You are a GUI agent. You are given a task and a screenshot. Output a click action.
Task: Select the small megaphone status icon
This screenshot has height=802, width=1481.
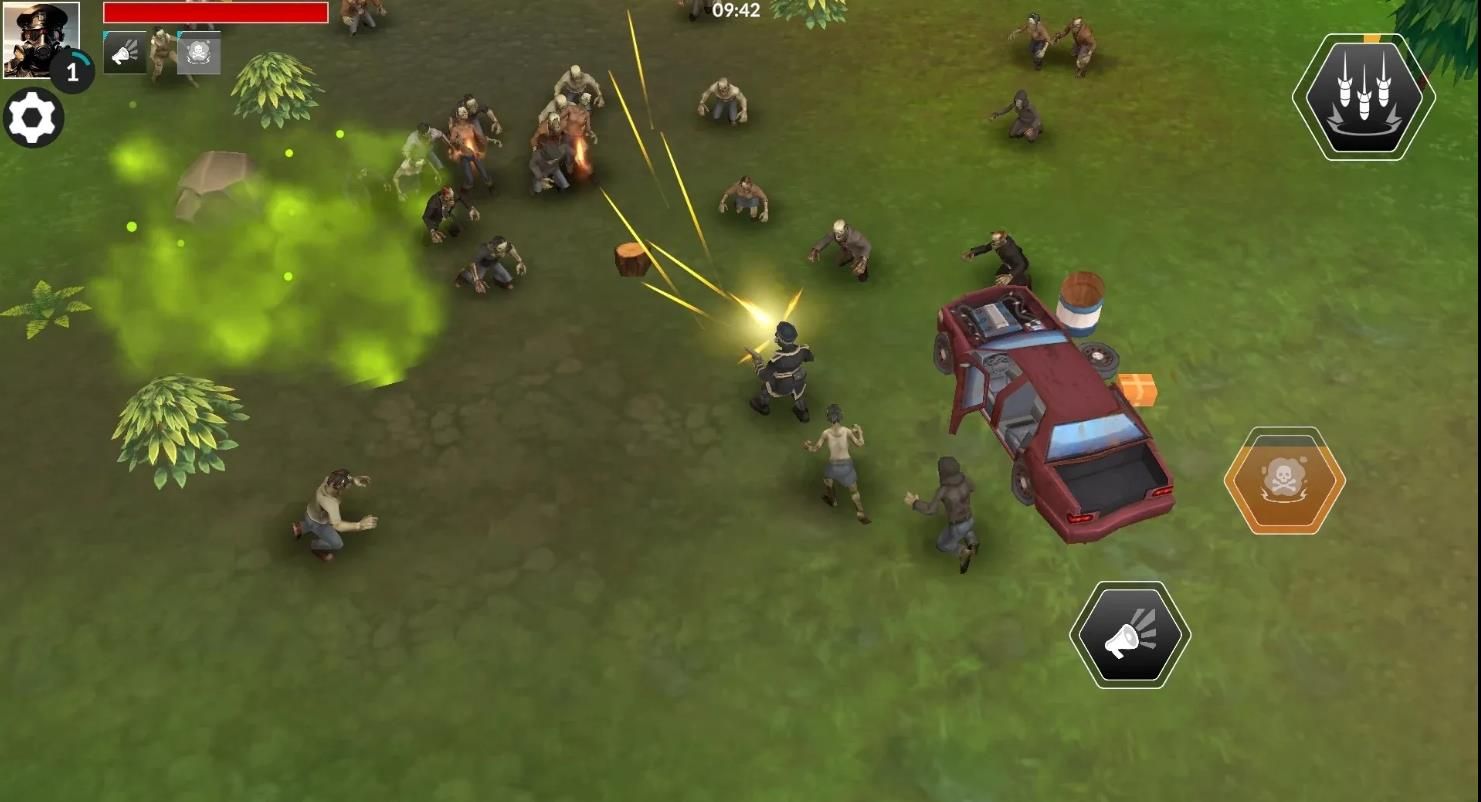pos(125,53)
